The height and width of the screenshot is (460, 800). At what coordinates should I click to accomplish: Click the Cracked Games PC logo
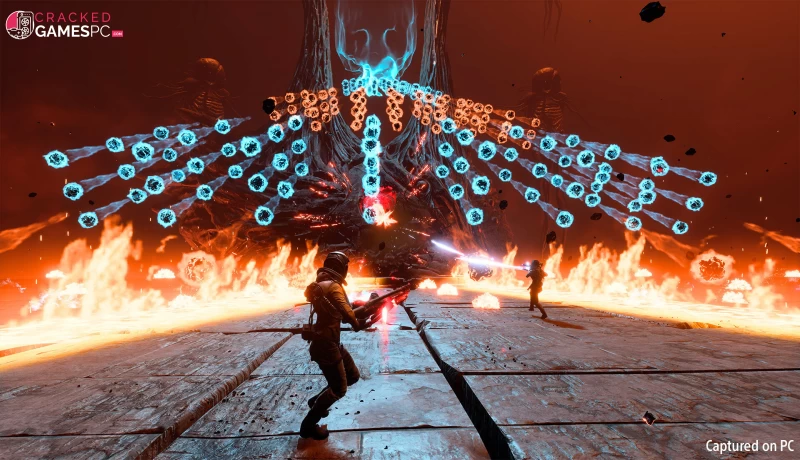click(x=63, y=25)
